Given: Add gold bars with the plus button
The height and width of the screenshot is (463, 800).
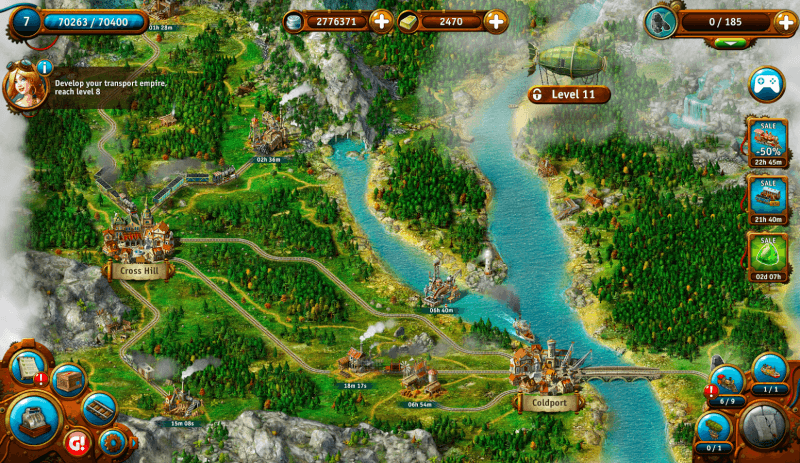Looking at the screenshot, I should click(495, 20).
